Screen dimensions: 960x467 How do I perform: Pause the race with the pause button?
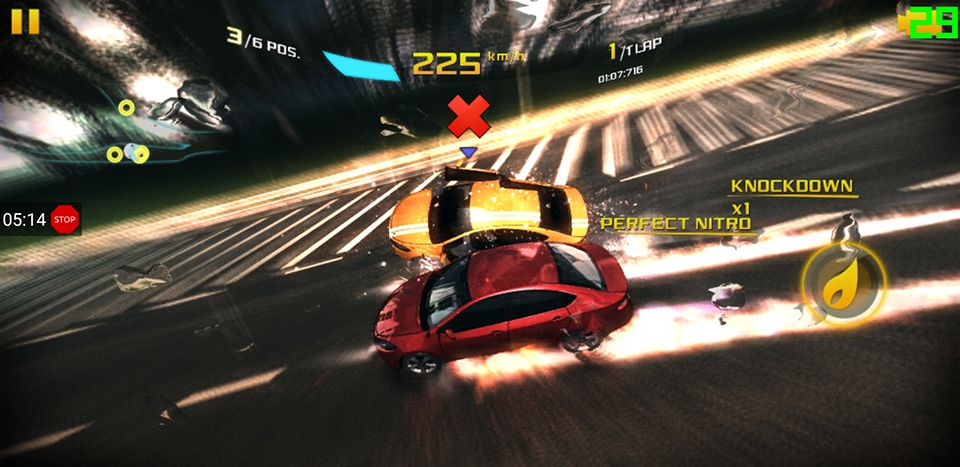[26, 21]
